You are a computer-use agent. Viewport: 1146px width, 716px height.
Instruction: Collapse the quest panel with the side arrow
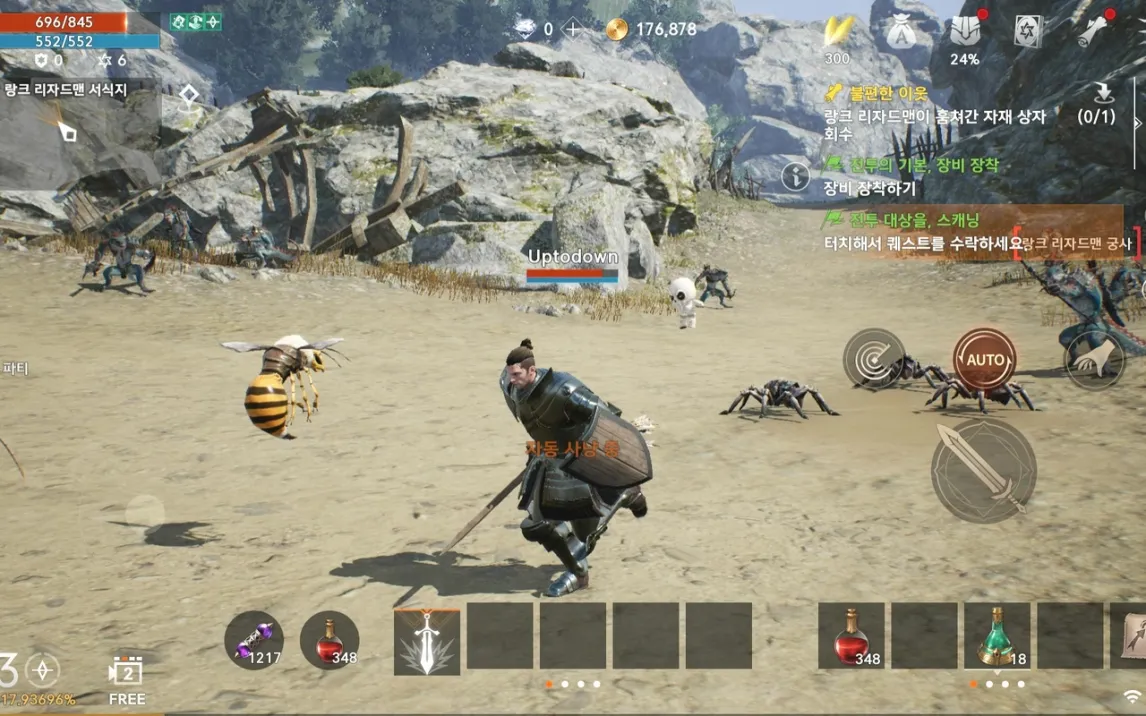(1137, 122)
